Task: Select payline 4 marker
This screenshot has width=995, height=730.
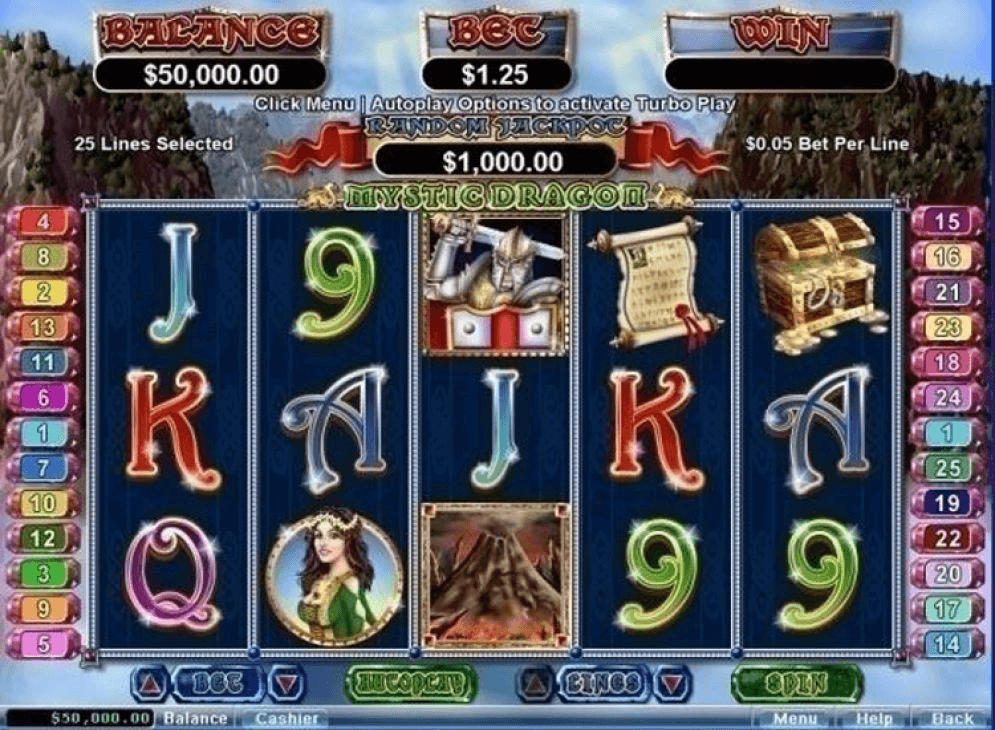Action: (44, 222)
